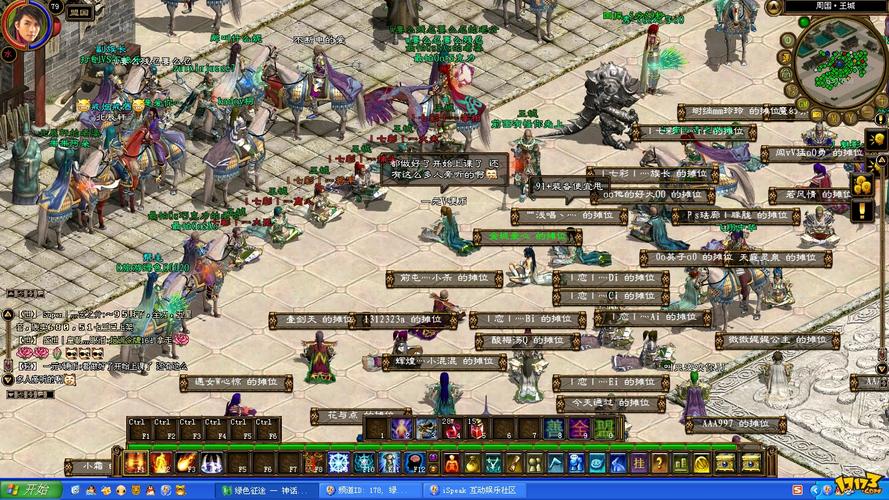Click the player portrait avatar
This screenshot has height=500, width=889.
(x=25, y=24)
